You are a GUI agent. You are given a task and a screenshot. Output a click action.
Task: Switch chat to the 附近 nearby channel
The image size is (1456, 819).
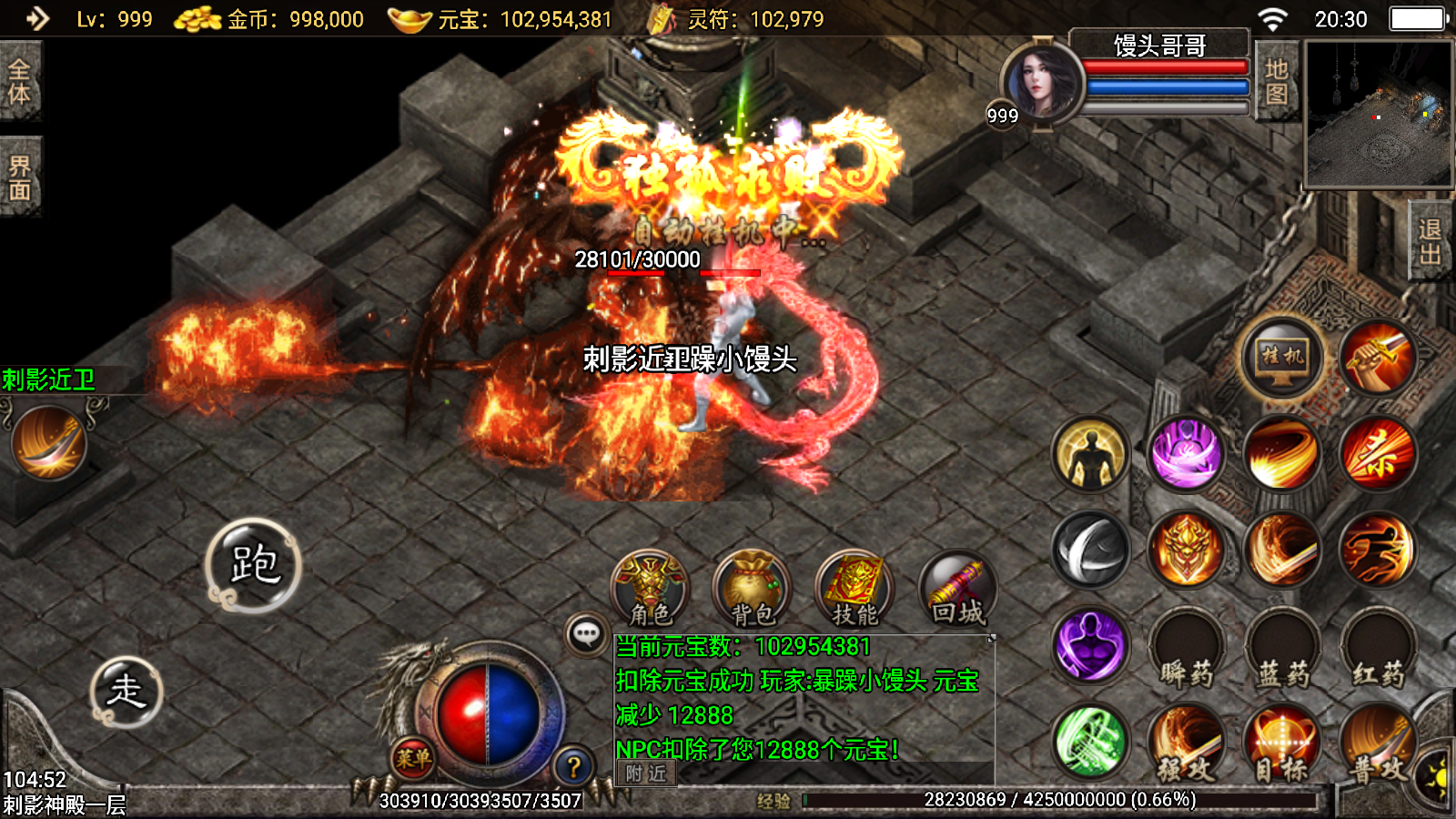tap(646, 773)
